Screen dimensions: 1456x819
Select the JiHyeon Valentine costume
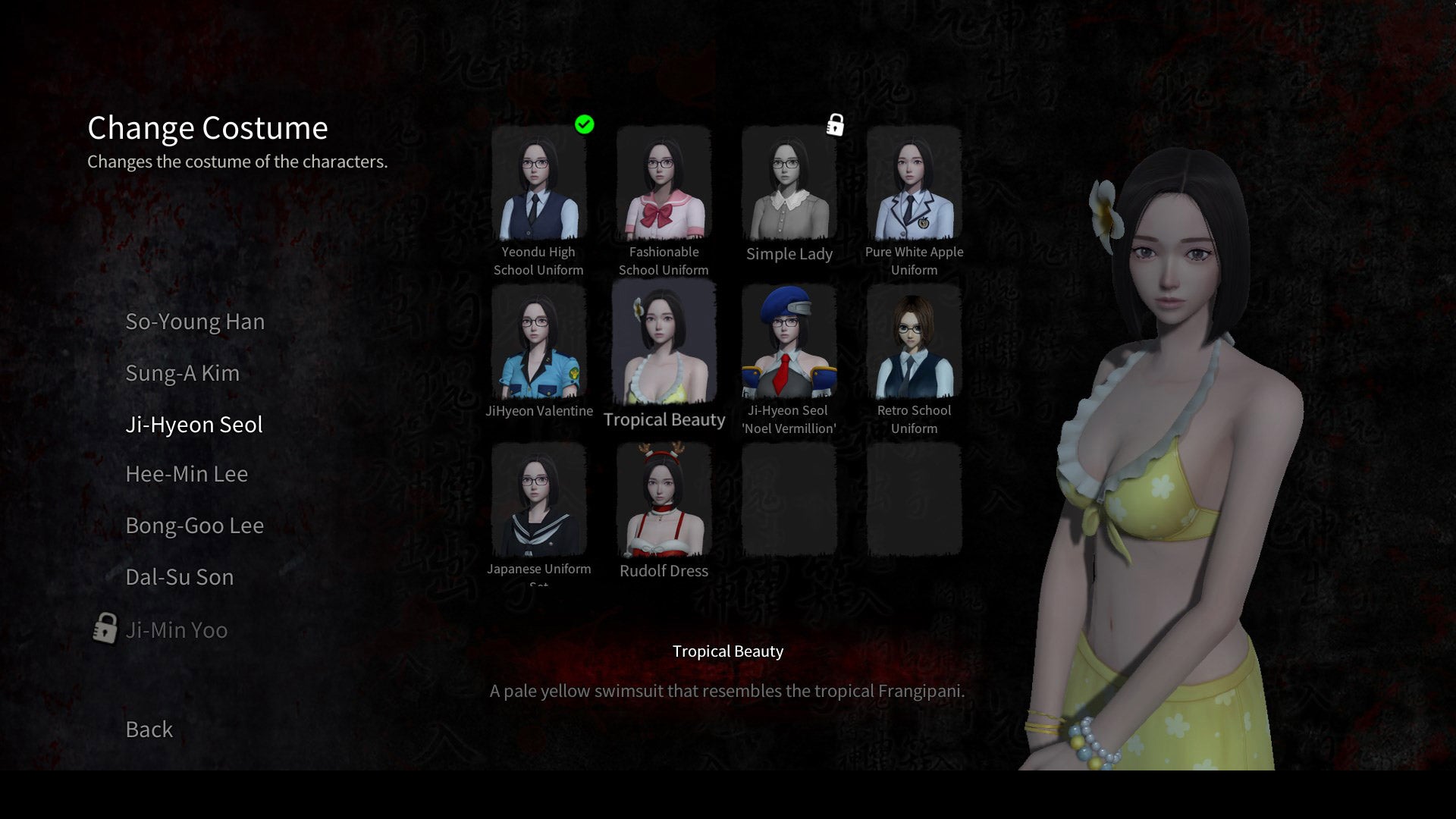(538, 345)
